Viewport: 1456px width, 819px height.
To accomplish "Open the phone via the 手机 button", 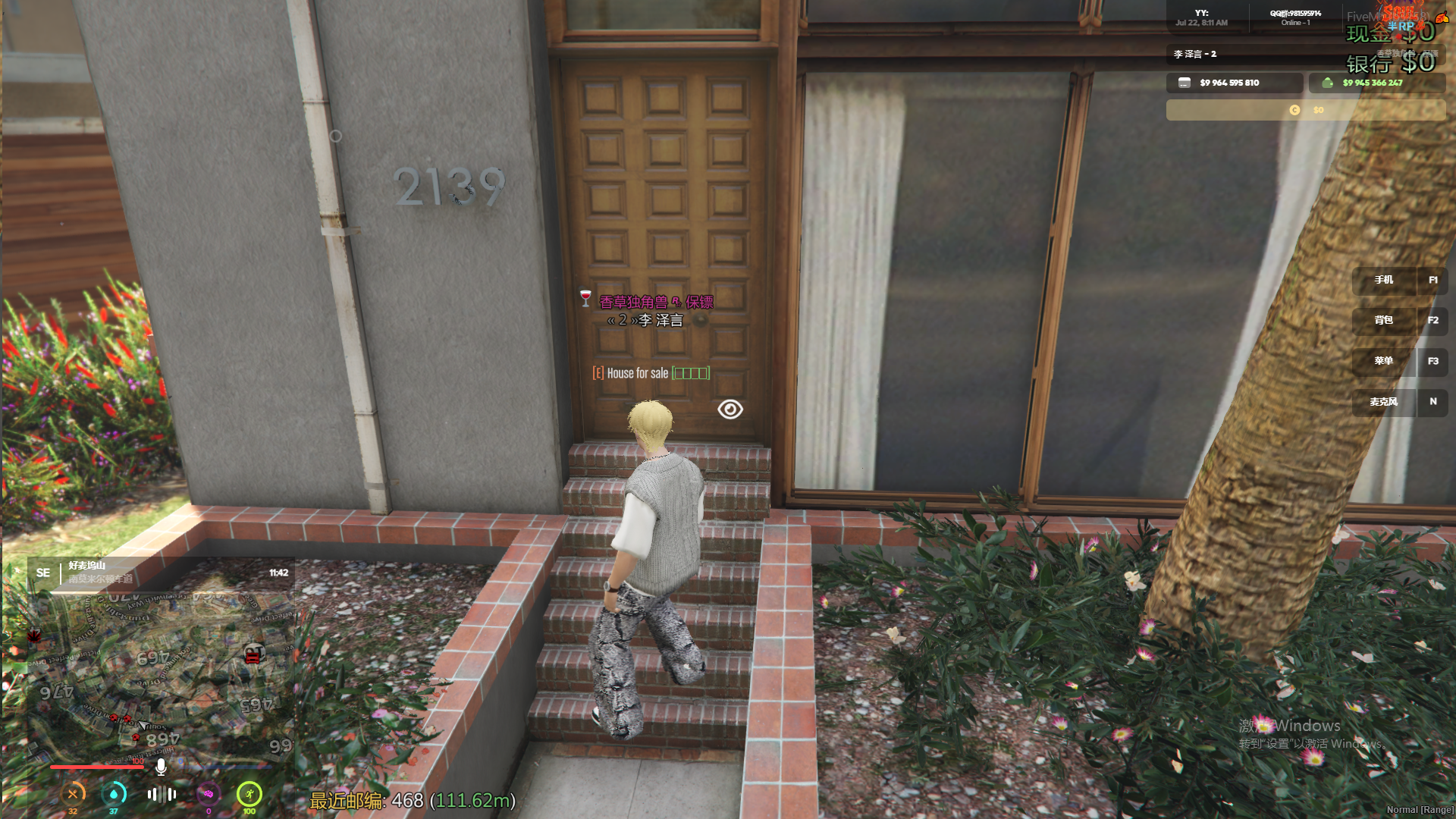I will (1385, 281).
